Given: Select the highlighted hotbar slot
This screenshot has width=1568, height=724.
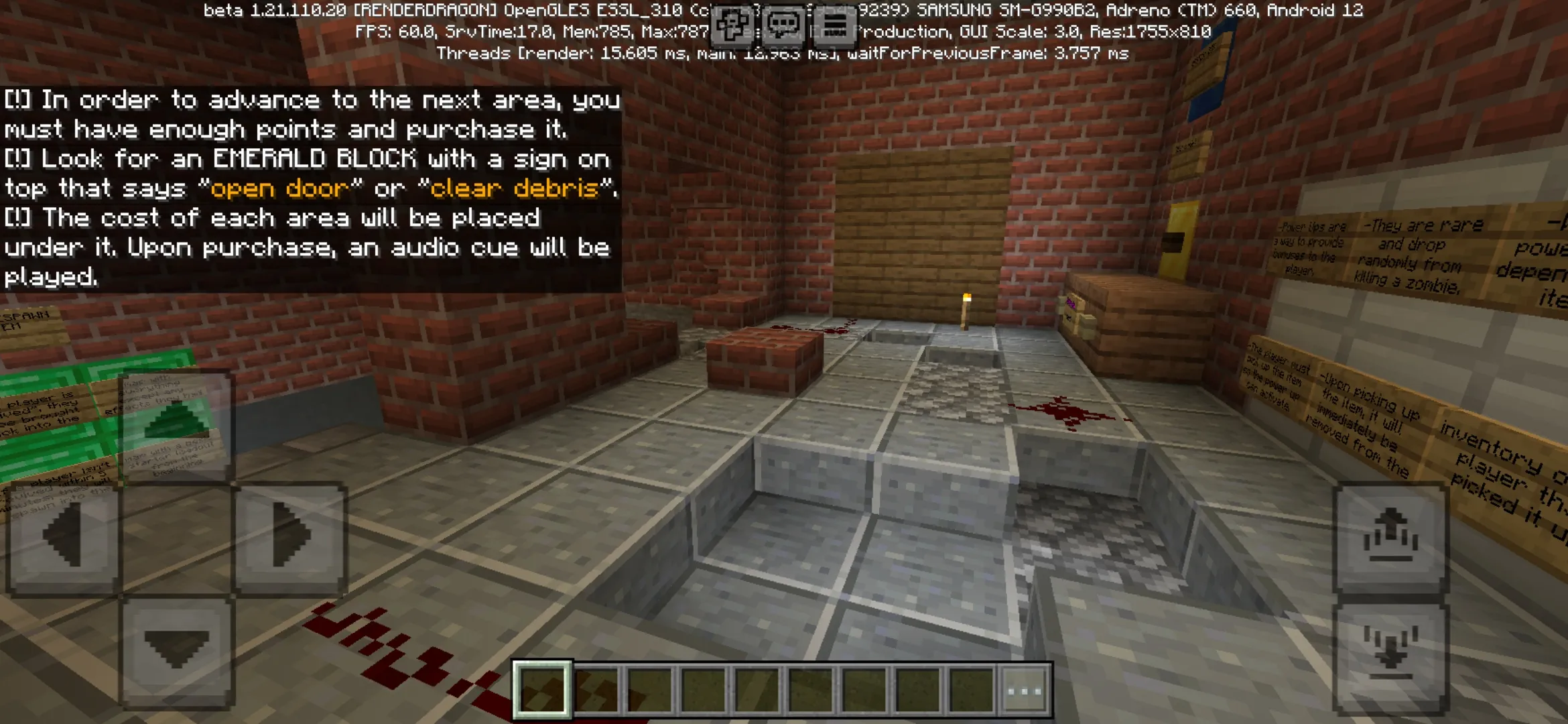Looking at the screenshot, I should coord(542,690).
